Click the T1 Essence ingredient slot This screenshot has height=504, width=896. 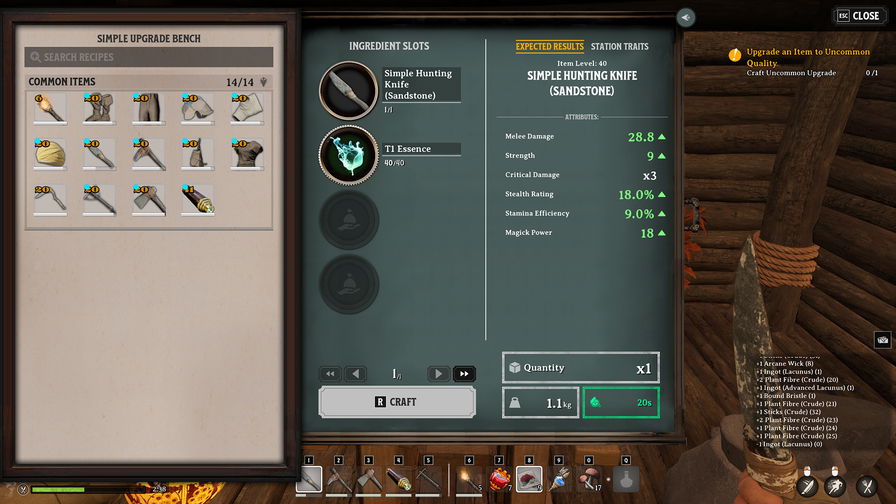(348, 153)
